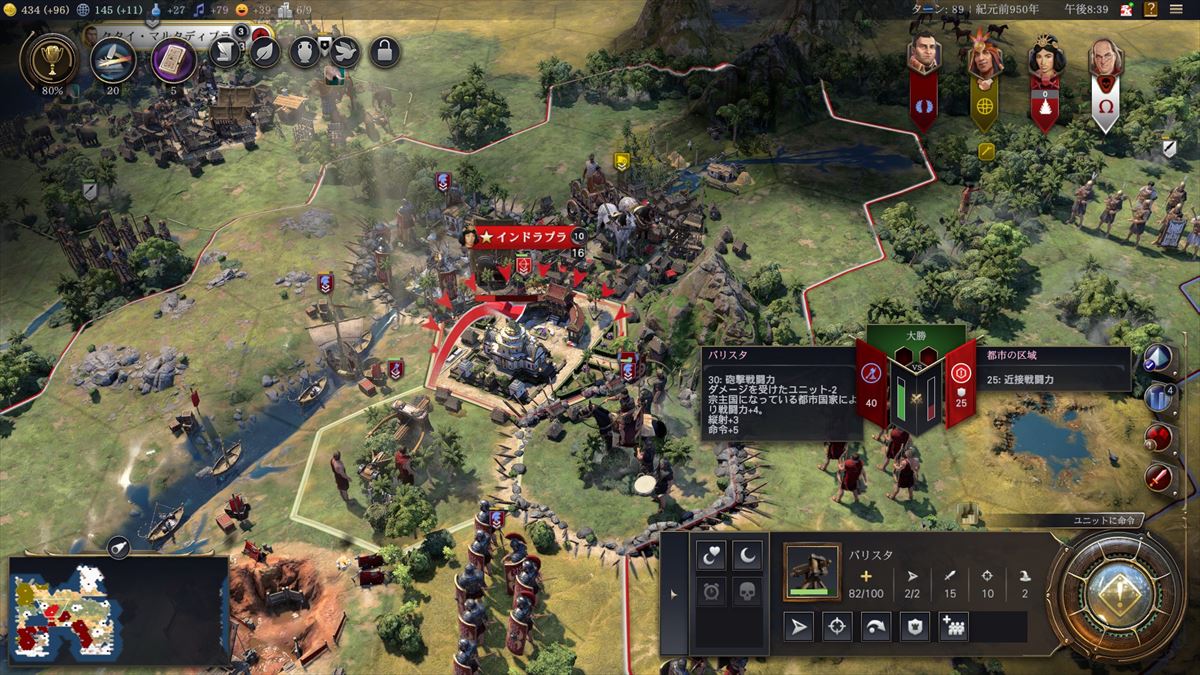1200x675 pixels.
Task: Open the technology tree research icon
Action: (x=113, y=60)
